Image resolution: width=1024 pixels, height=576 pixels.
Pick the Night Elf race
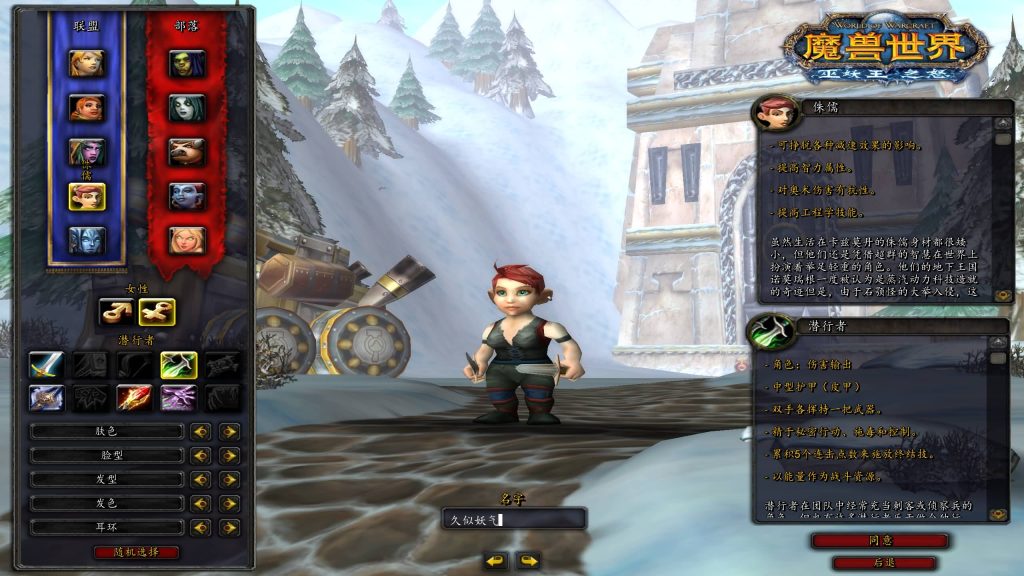point(86,151)
